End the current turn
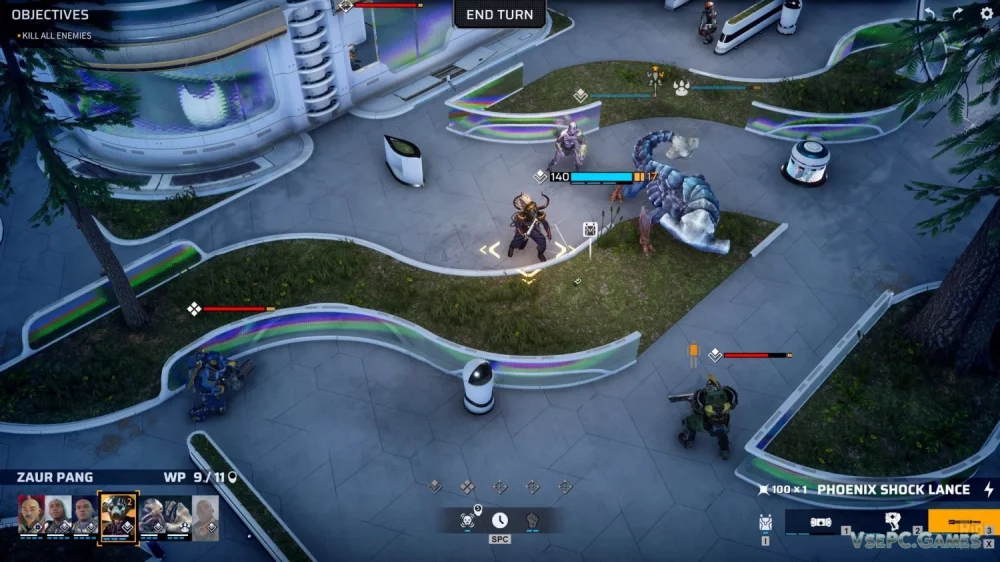The height and width of the screenshot is (562, 1000). coord(500,14)
